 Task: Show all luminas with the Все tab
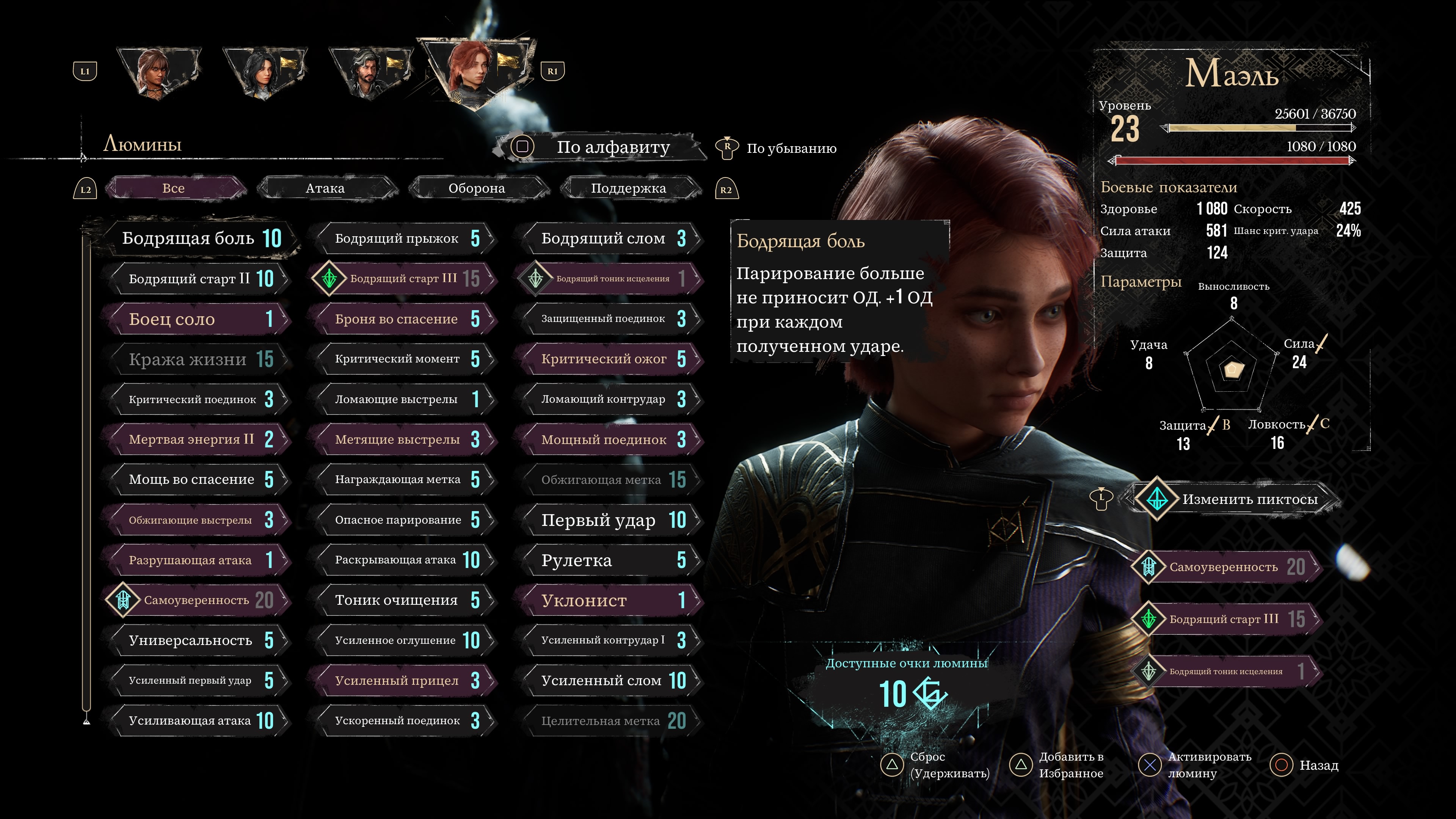tap(174, 188)
